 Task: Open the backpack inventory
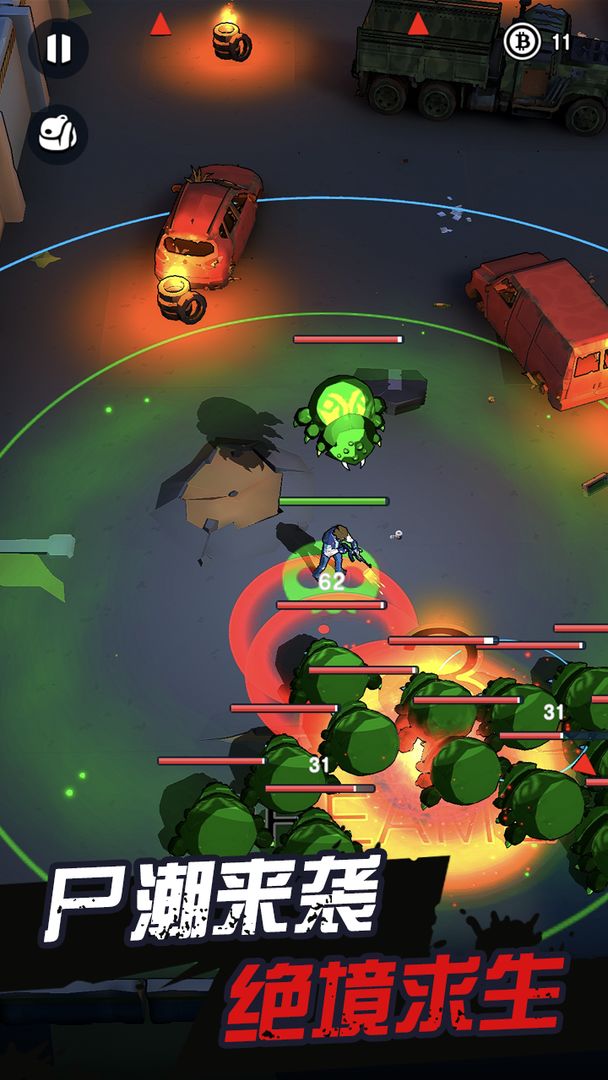58,134
